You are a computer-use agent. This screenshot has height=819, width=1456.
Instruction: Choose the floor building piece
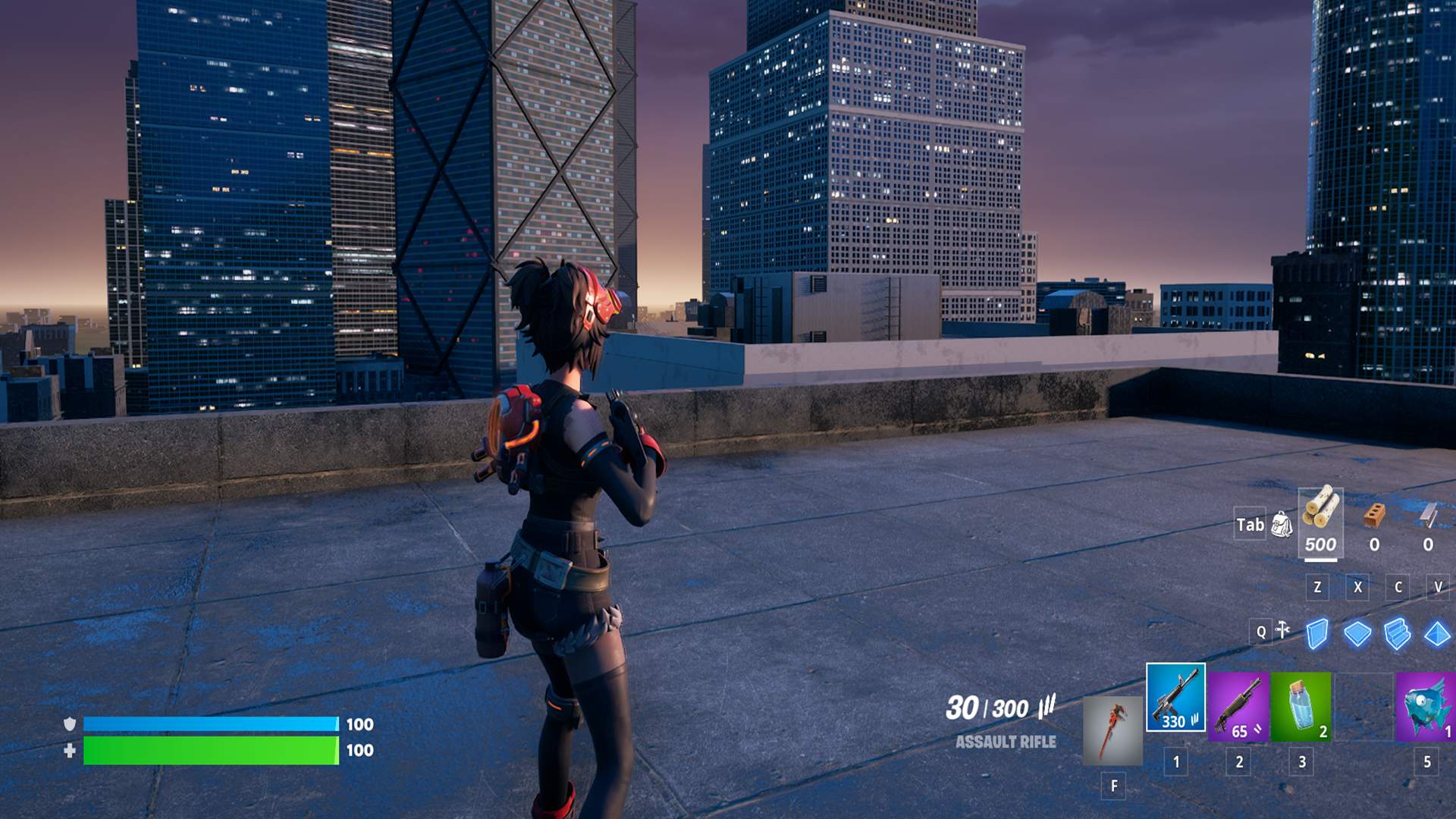[1357, 633]
